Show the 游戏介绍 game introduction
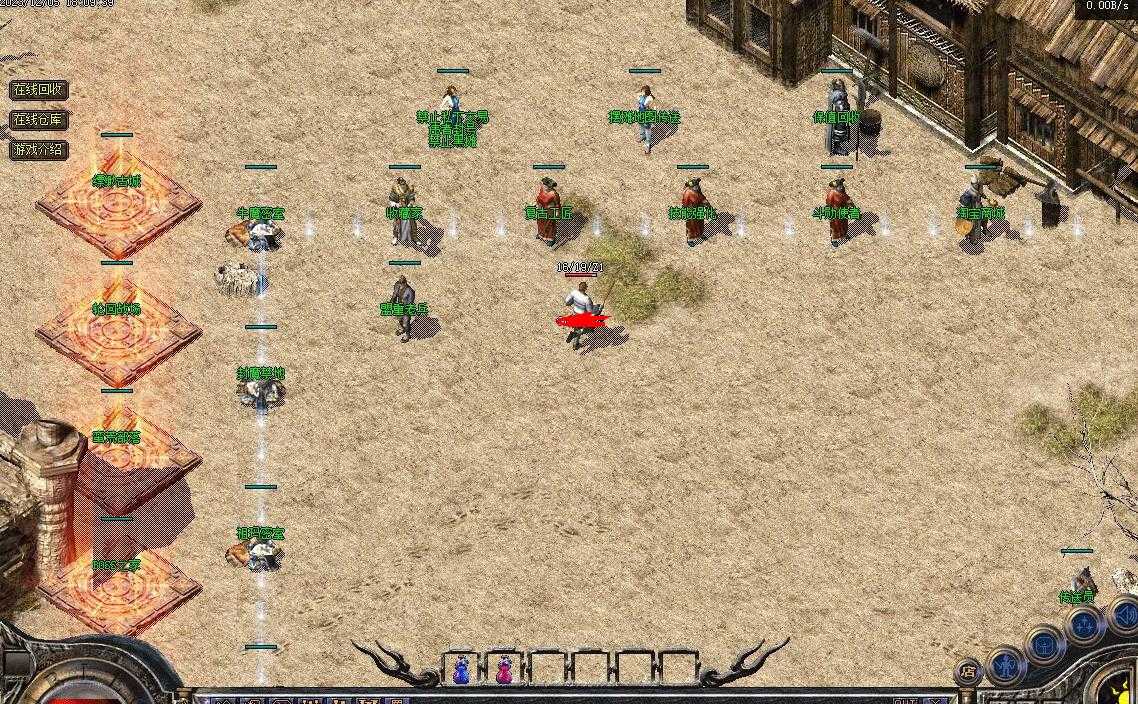1138x704 pixels. click(39, 150)
